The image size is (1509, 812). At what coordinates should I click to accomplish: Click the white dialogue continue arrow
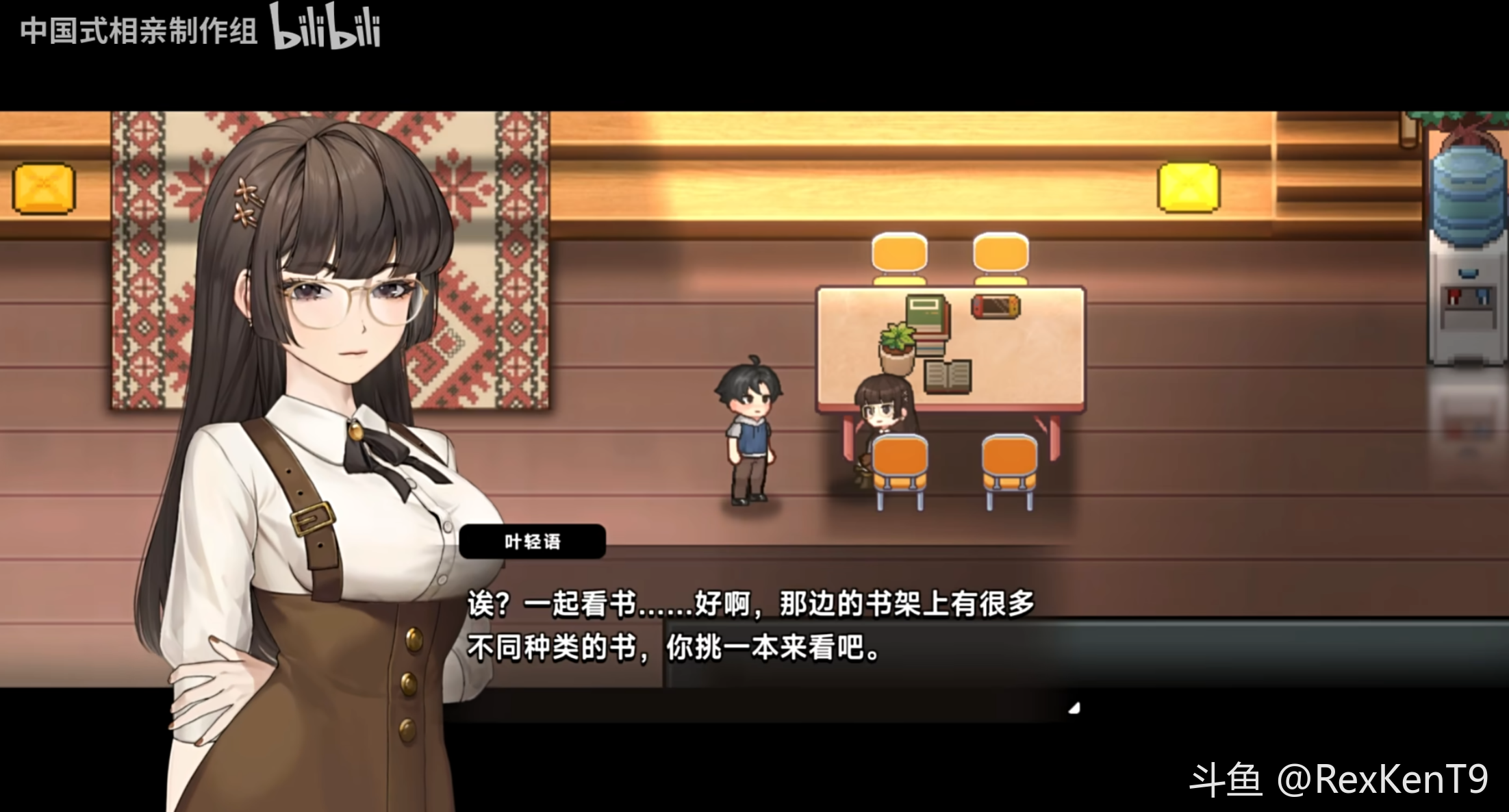(1074, 709)
